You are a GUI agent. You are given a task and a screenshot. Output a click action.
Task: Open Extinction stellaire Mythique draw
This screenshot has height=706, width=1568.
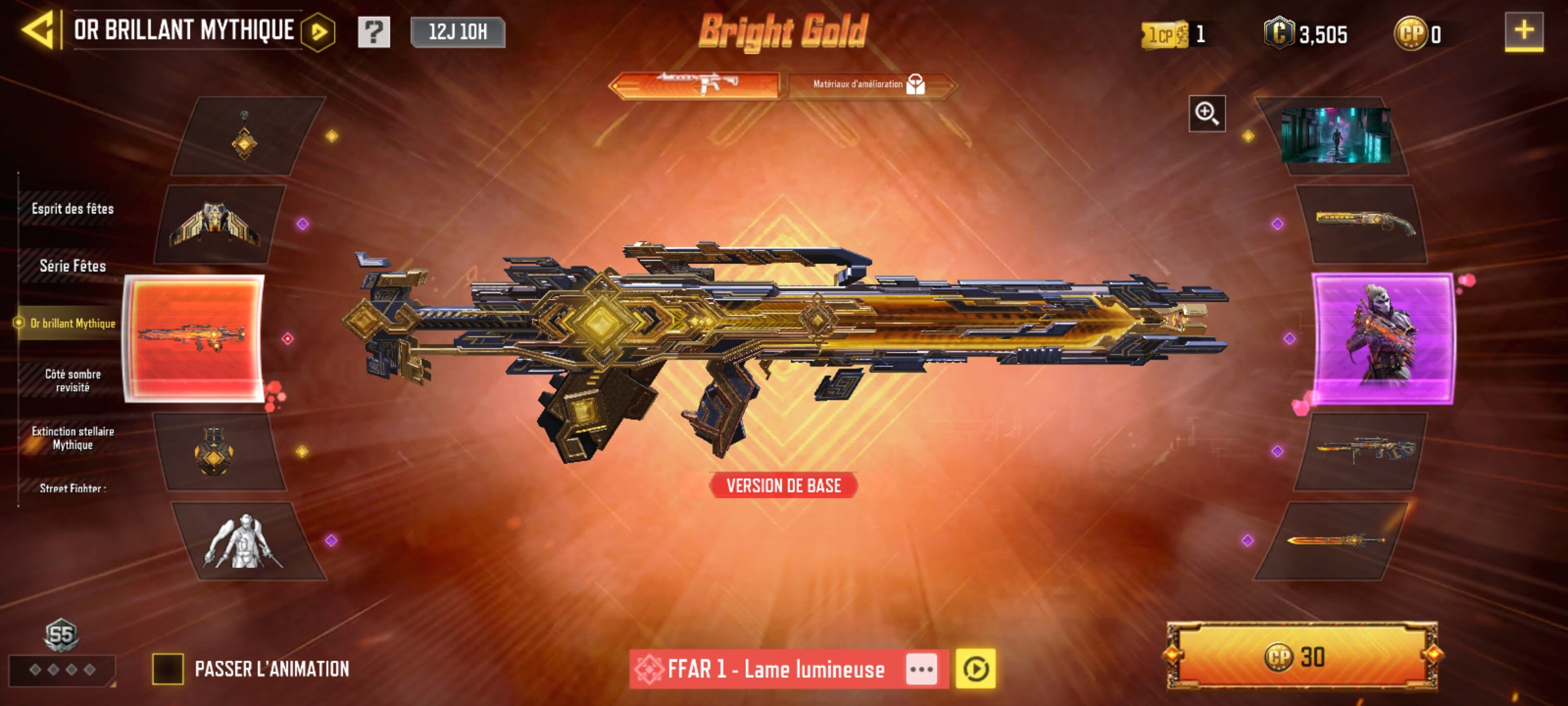[x=73, y=438]
